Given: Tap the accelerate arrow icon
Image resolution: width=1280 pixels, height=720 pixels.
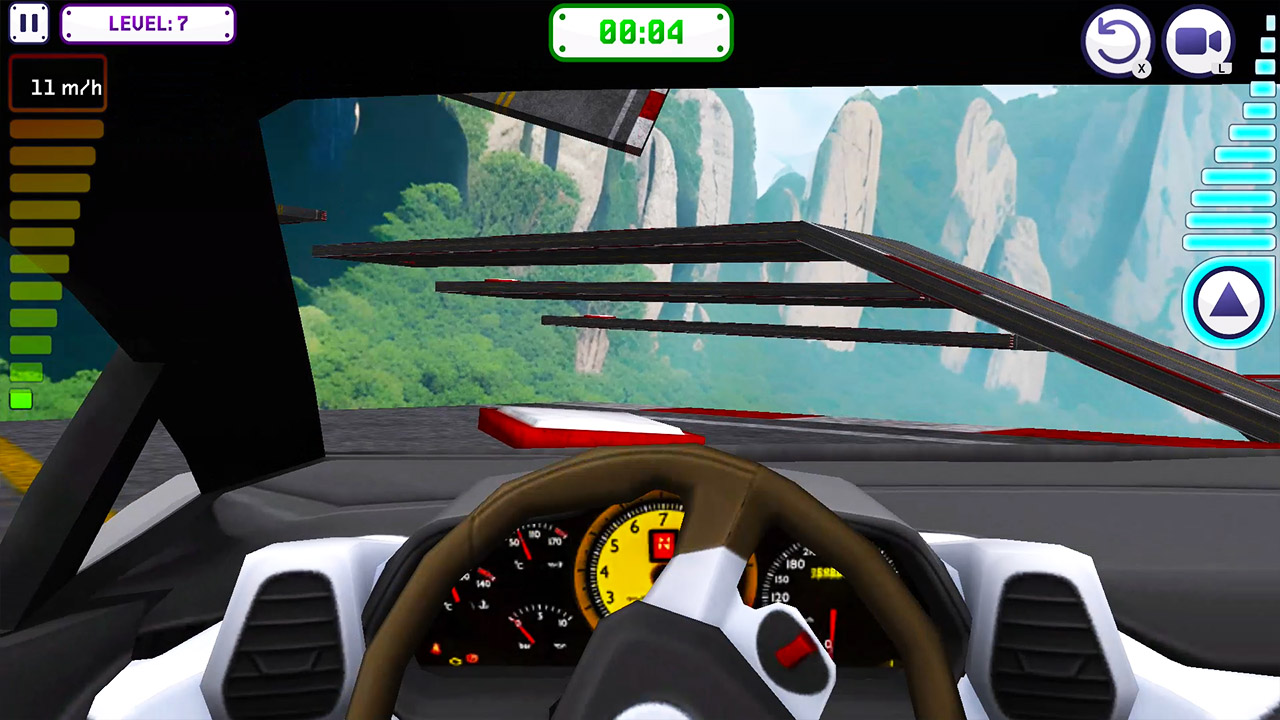Looking at the screenshot, I should [1228, 302].
